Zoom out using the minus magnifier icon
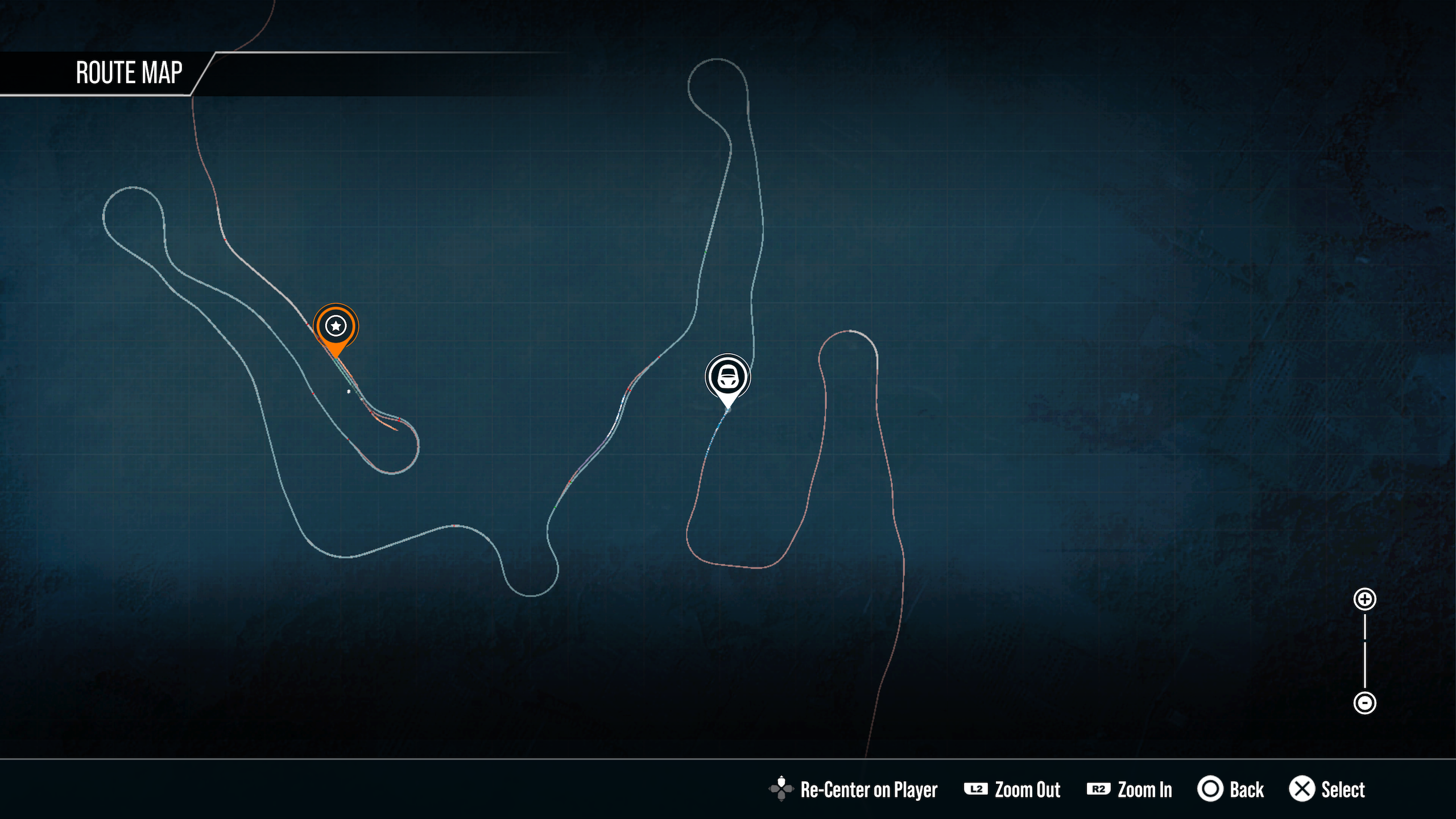Screen dimensions: 1456x819 pos(1364,702)
